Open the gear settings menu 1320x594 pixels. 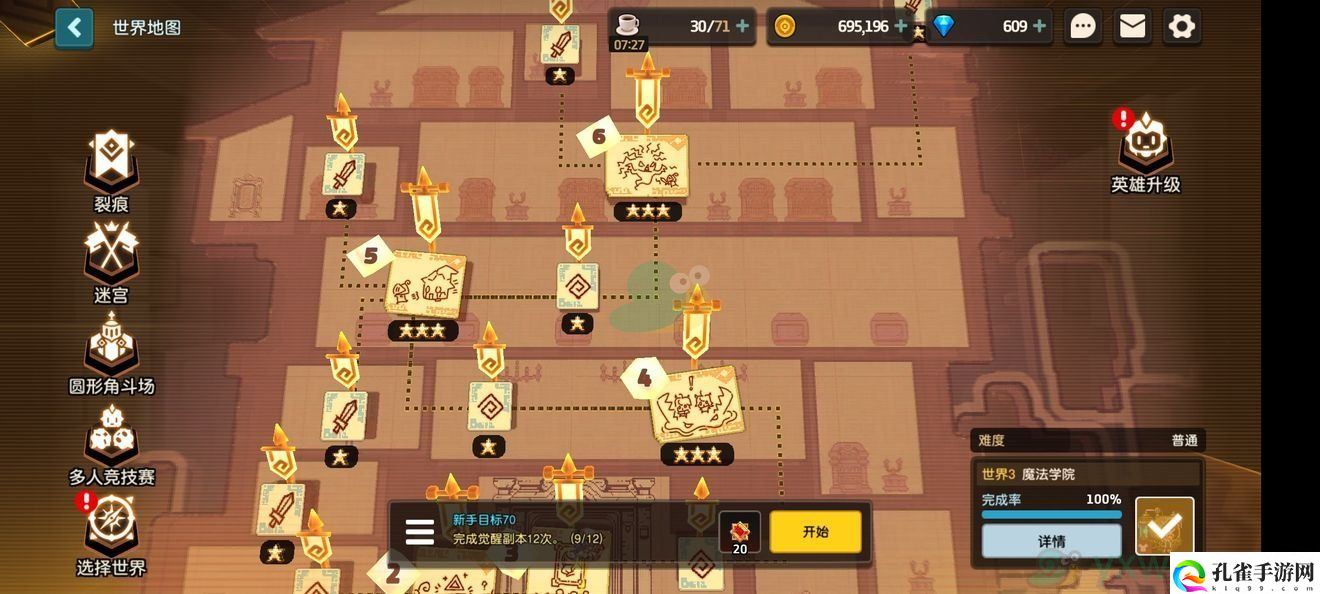click(1182, 26)
